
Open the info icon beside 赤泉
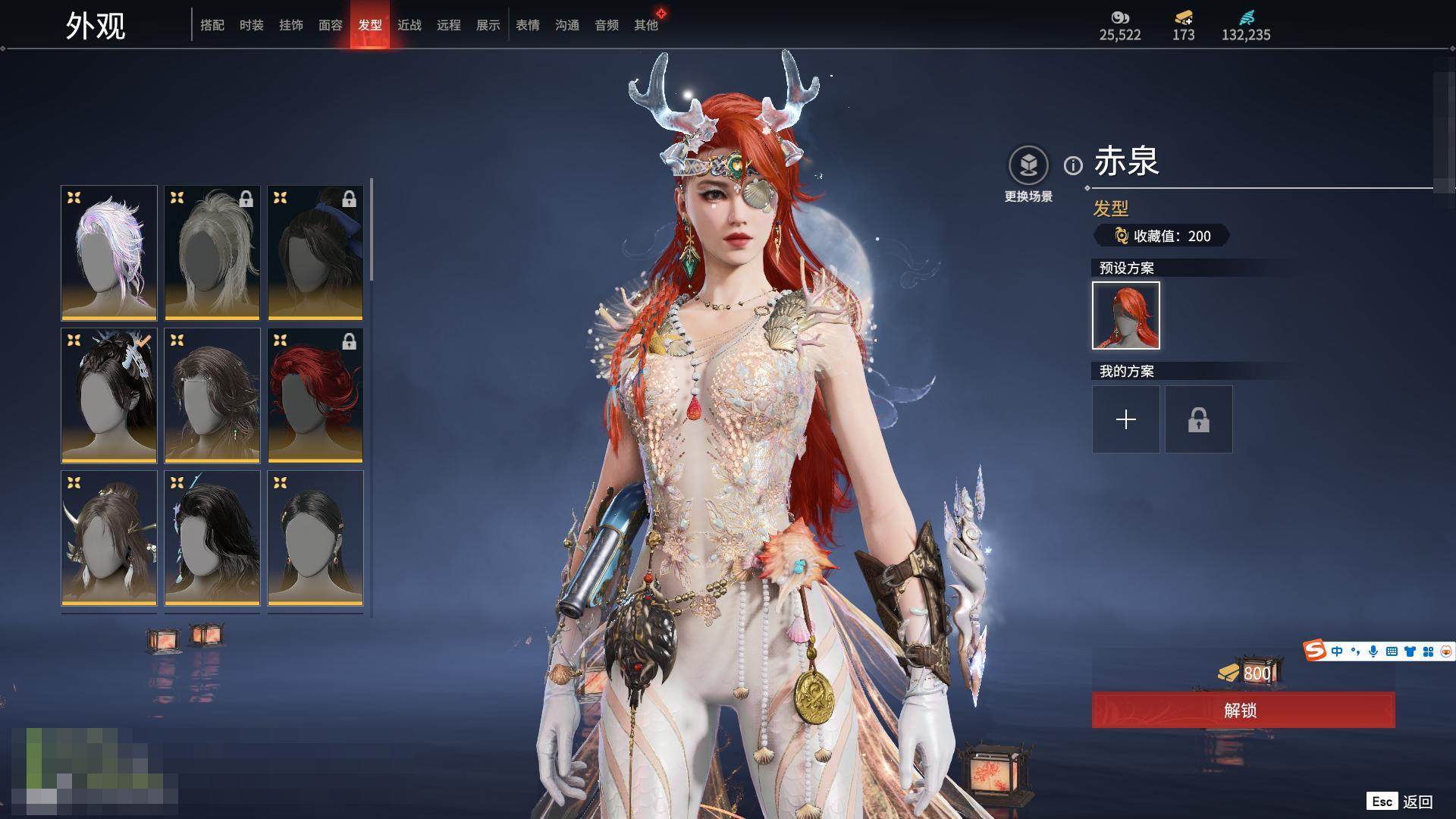(1073, 165)
